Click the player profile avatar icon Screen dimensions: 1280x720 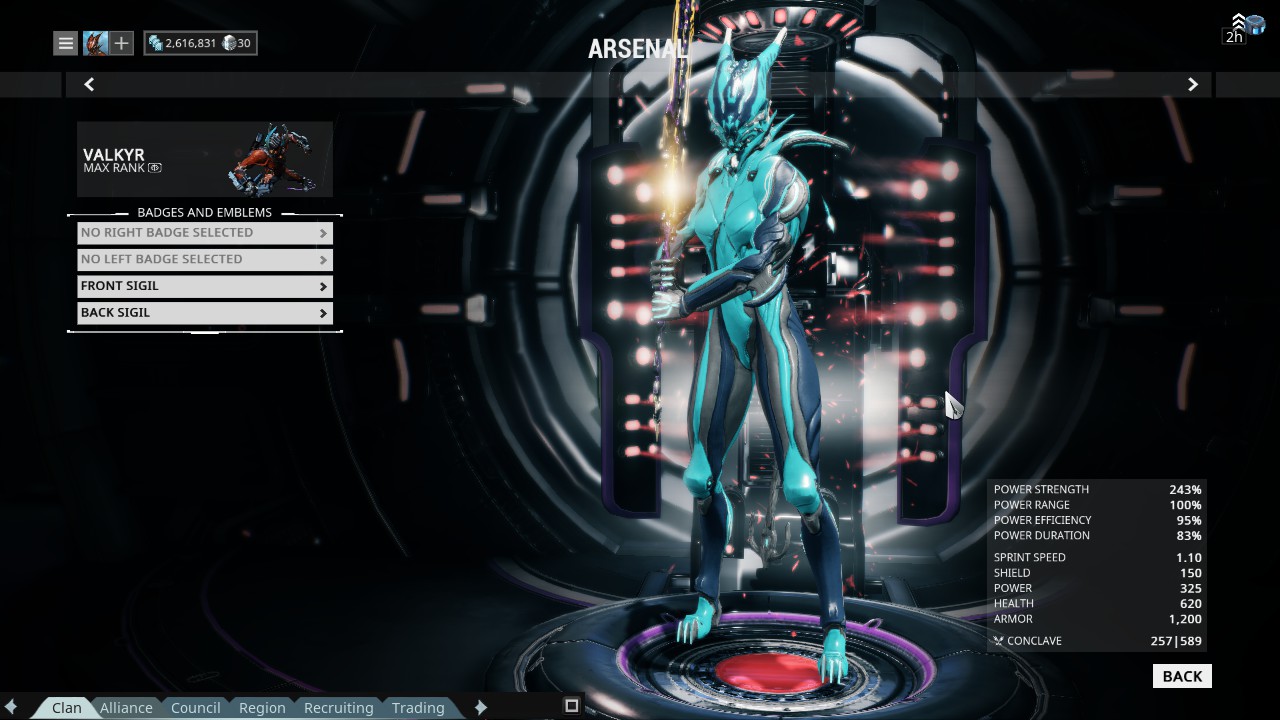[x=95, y=43]
